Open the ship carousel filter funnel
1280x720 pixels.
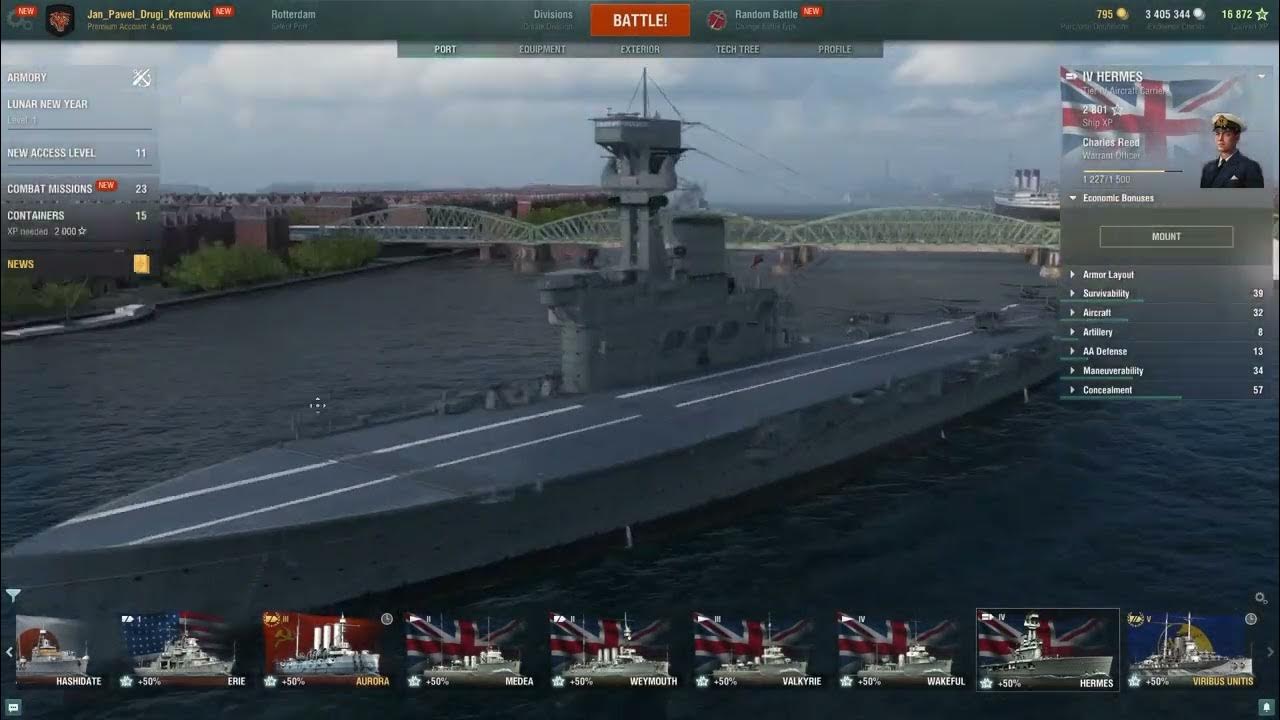pos(13,596)
